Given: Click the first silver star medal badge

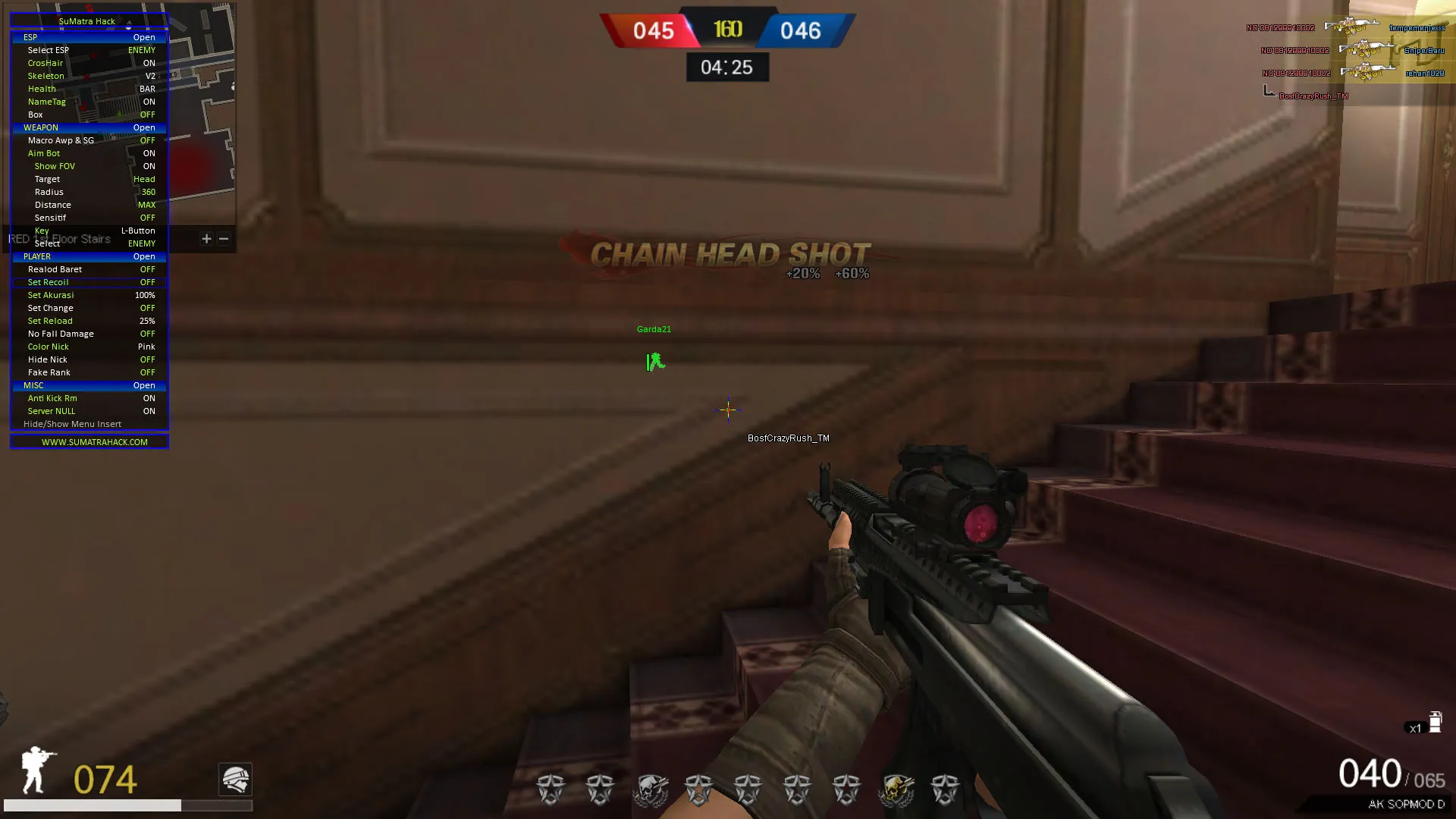Looking at the screenshot, I should [x=550, y=789].
